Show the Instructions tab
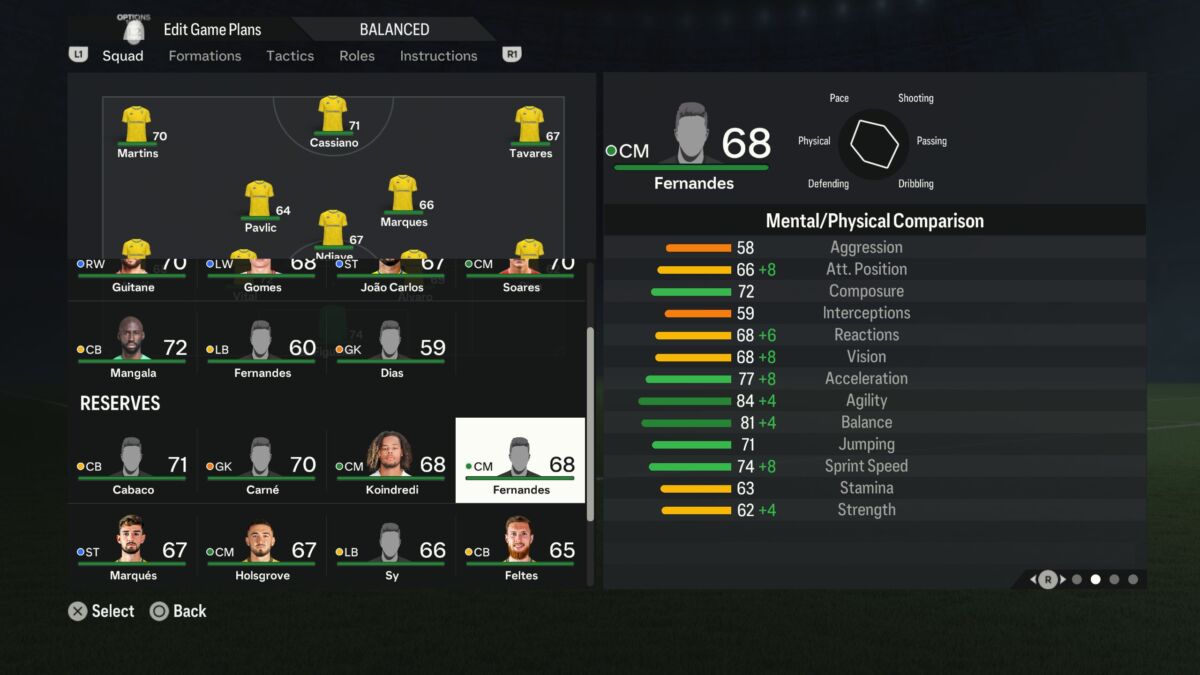Viewport: 1200px width, 675px height. coord(438,56)
